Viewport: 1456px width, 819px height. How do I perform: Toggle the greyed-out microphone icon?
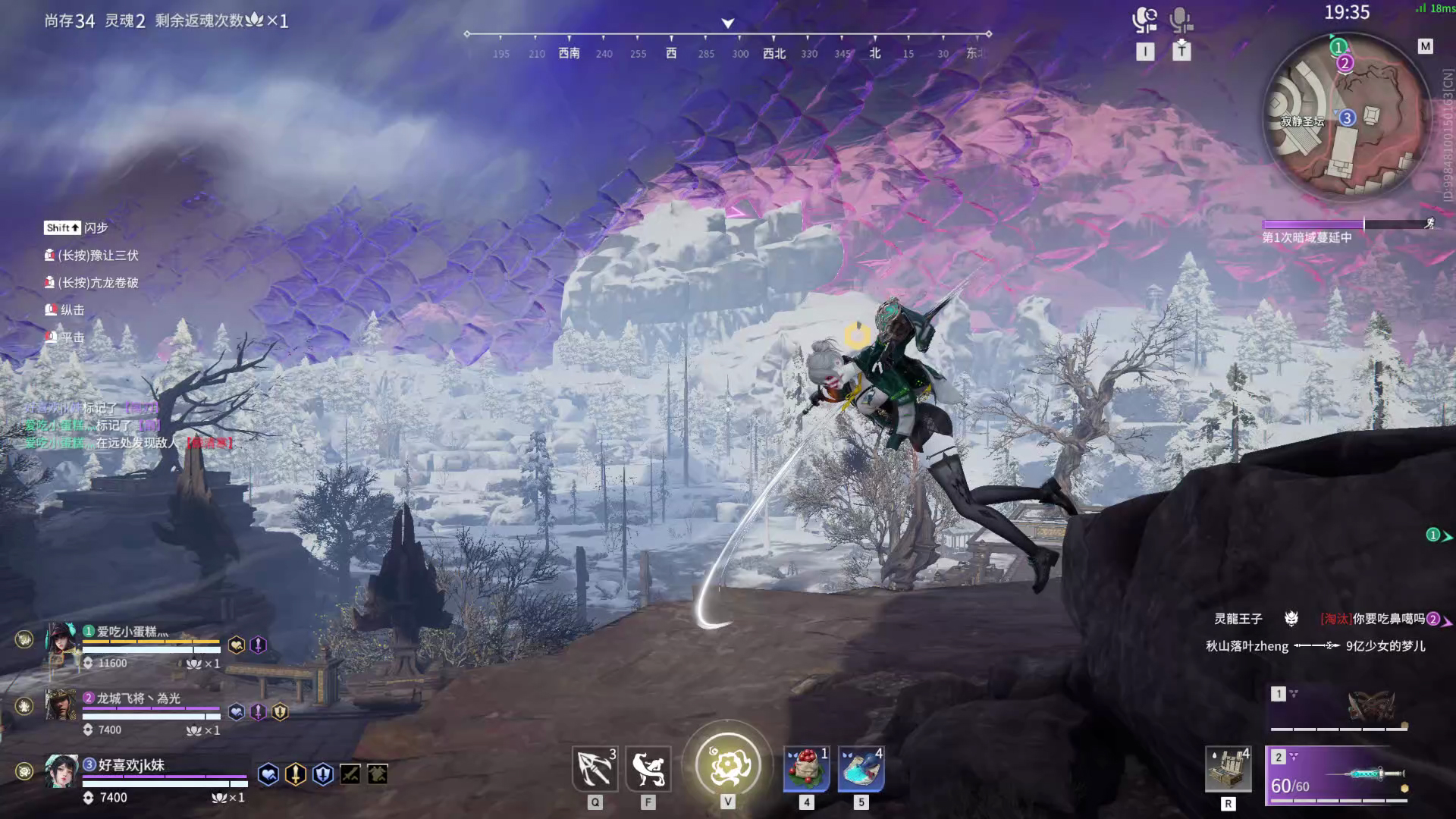(x=1180, y=20)
